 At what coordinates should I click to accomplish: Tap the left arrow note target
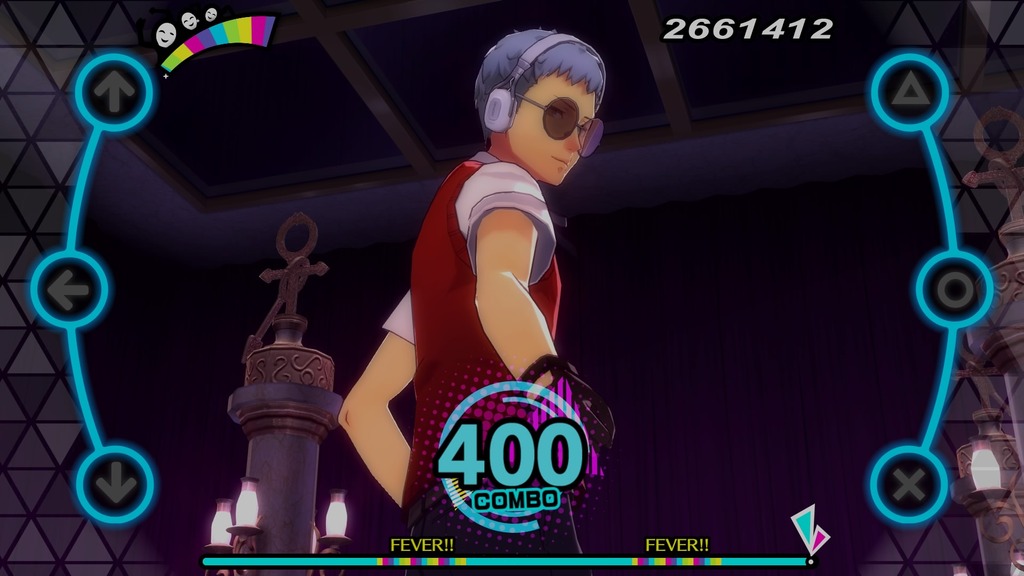[x=70, y=290]
